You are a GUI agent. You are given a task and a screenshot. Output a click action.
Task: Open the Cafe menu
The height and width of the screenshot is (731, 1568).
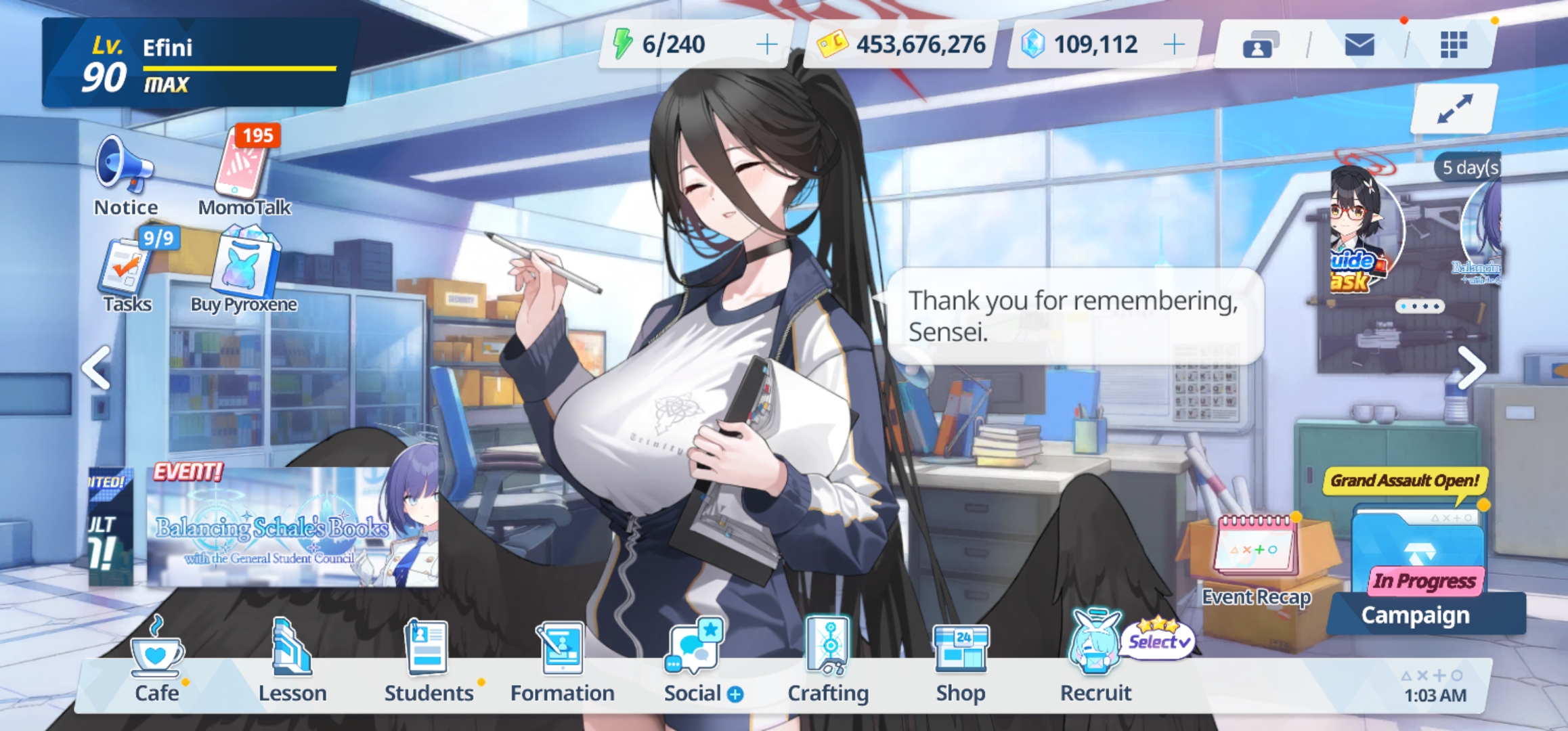coord(156,660)
